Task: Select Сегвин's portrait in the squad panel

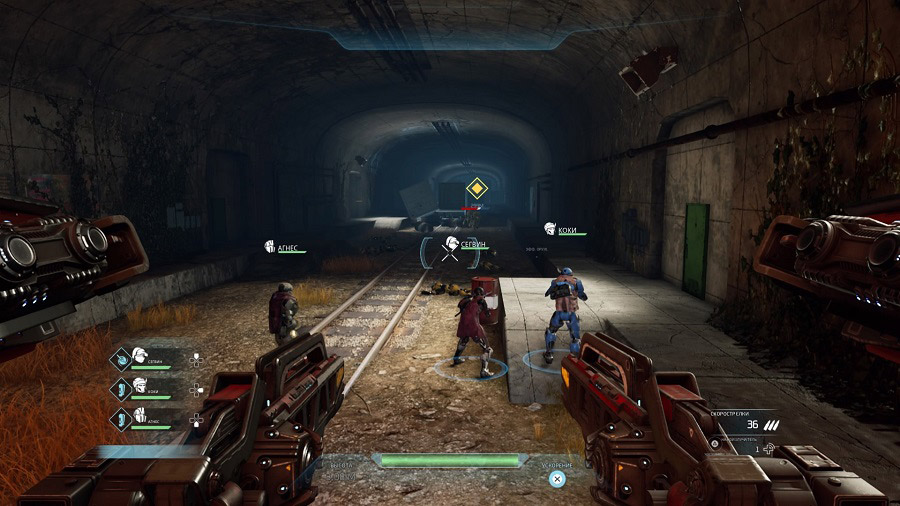Action: [x=141, y=355]
